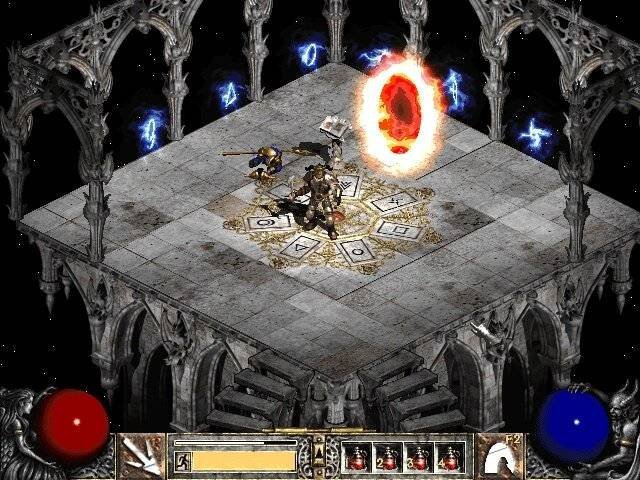This screenshot has height=480, width=640.
Task: Use the red potion in belt slot 4
Action: (x=451, y=457)
